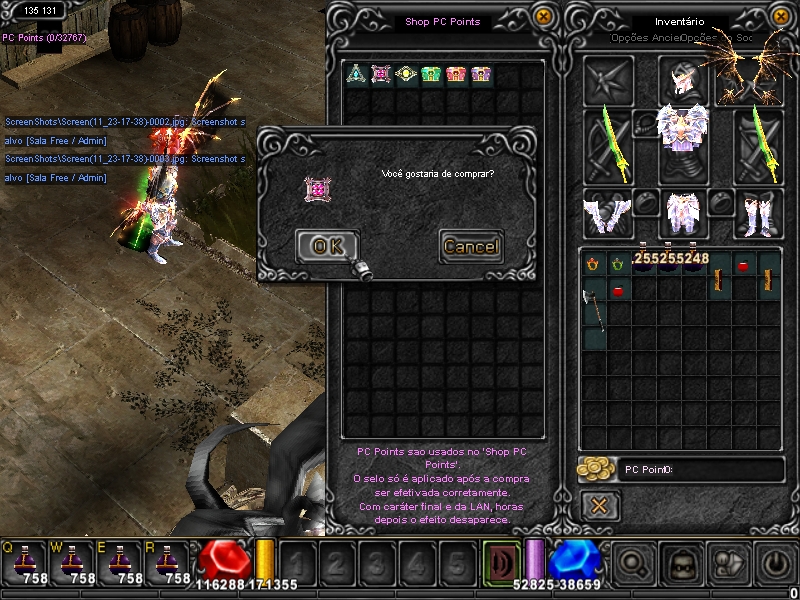Click the masked face icon button
Screen dimensions: 800x600
pos(682,564)
